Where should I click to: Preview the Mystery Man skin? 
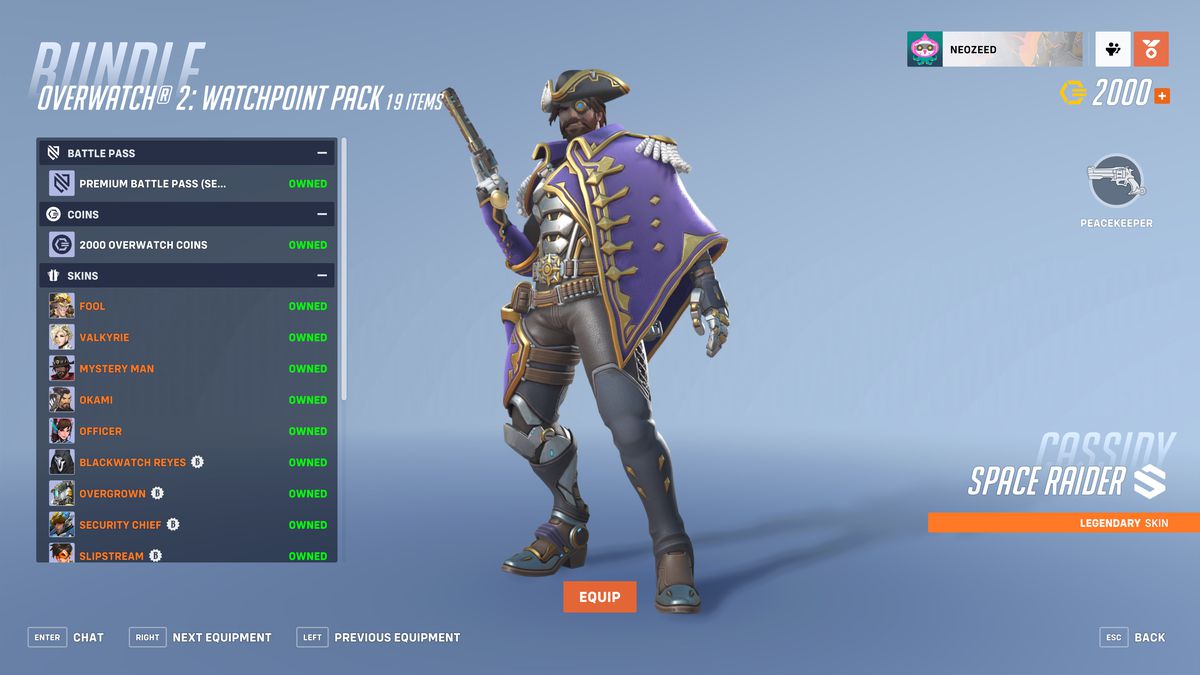tap(187, 368)
